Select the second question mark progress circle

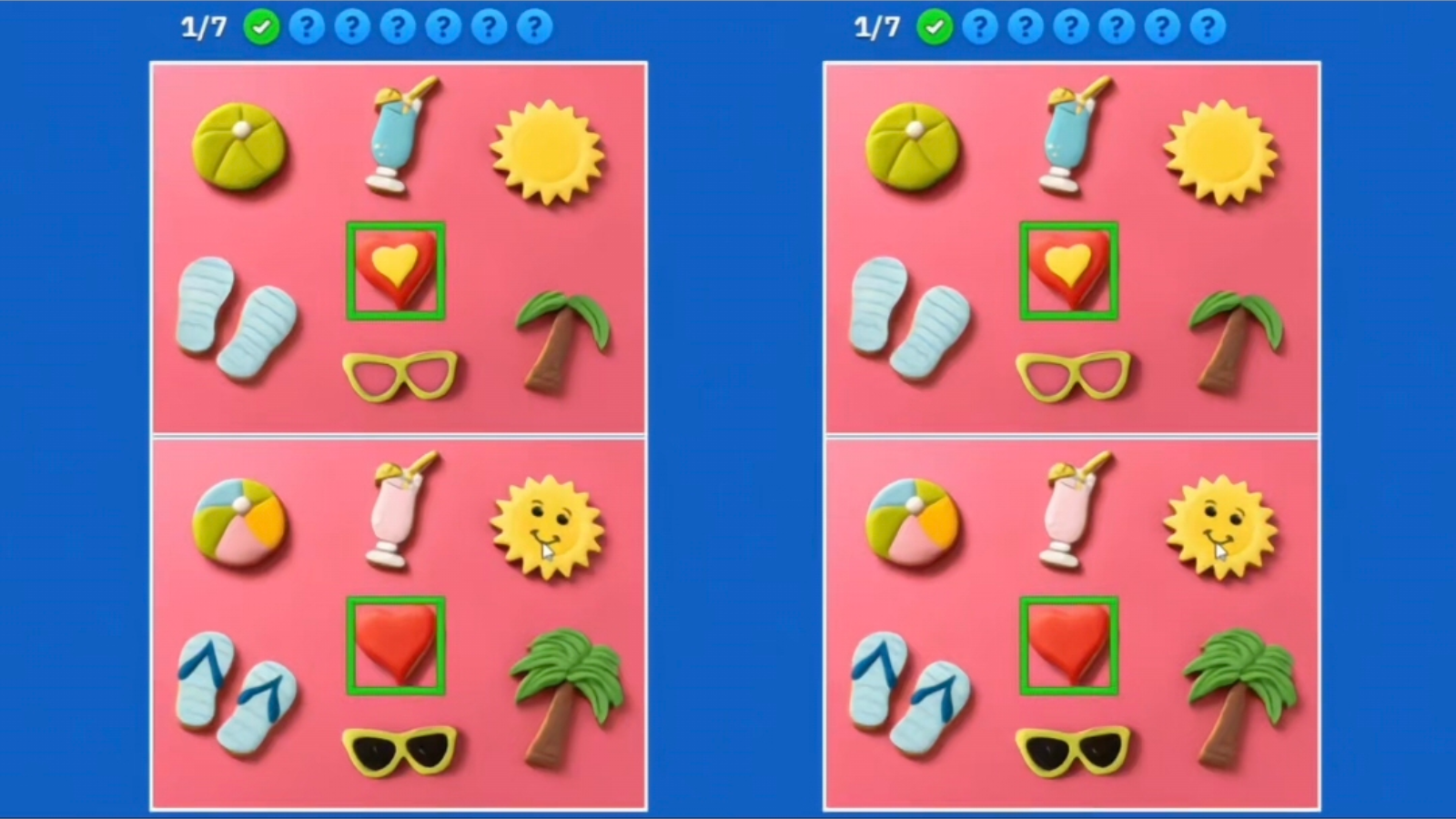[353, 26]
